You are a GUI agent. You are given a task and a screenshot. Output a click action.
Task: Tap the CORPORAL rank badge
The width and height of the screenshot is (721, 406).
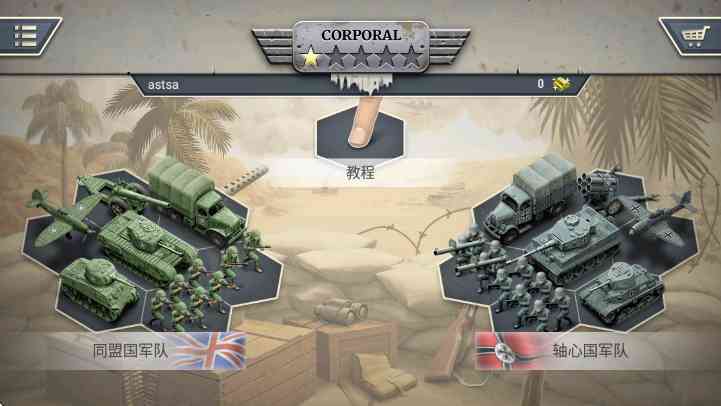(x=360, y=46)
